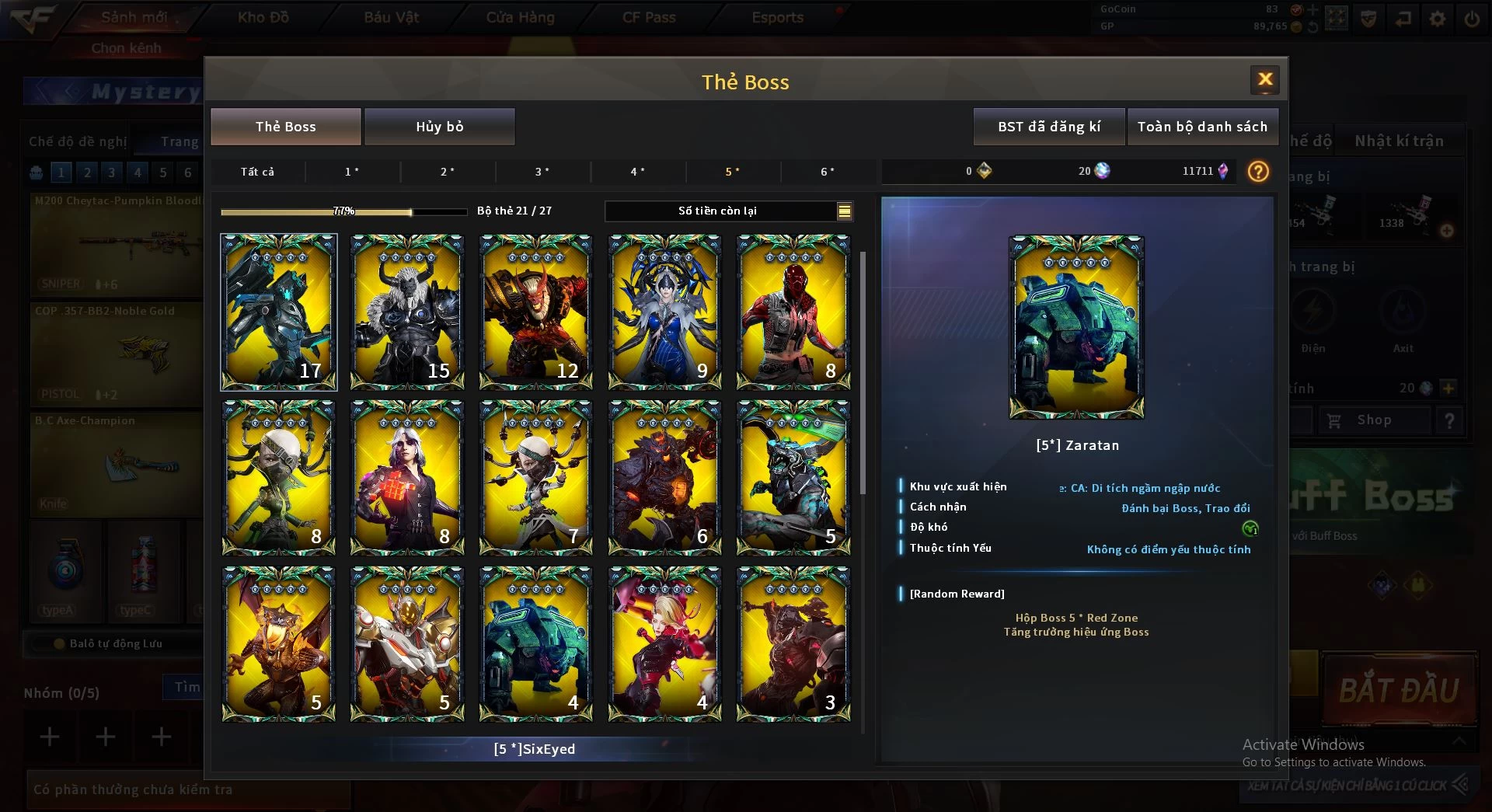Filter boss cards by 1 star
Image resolution: width=1492 pixels, height=812 pixels.
click(x=352, y=172)
